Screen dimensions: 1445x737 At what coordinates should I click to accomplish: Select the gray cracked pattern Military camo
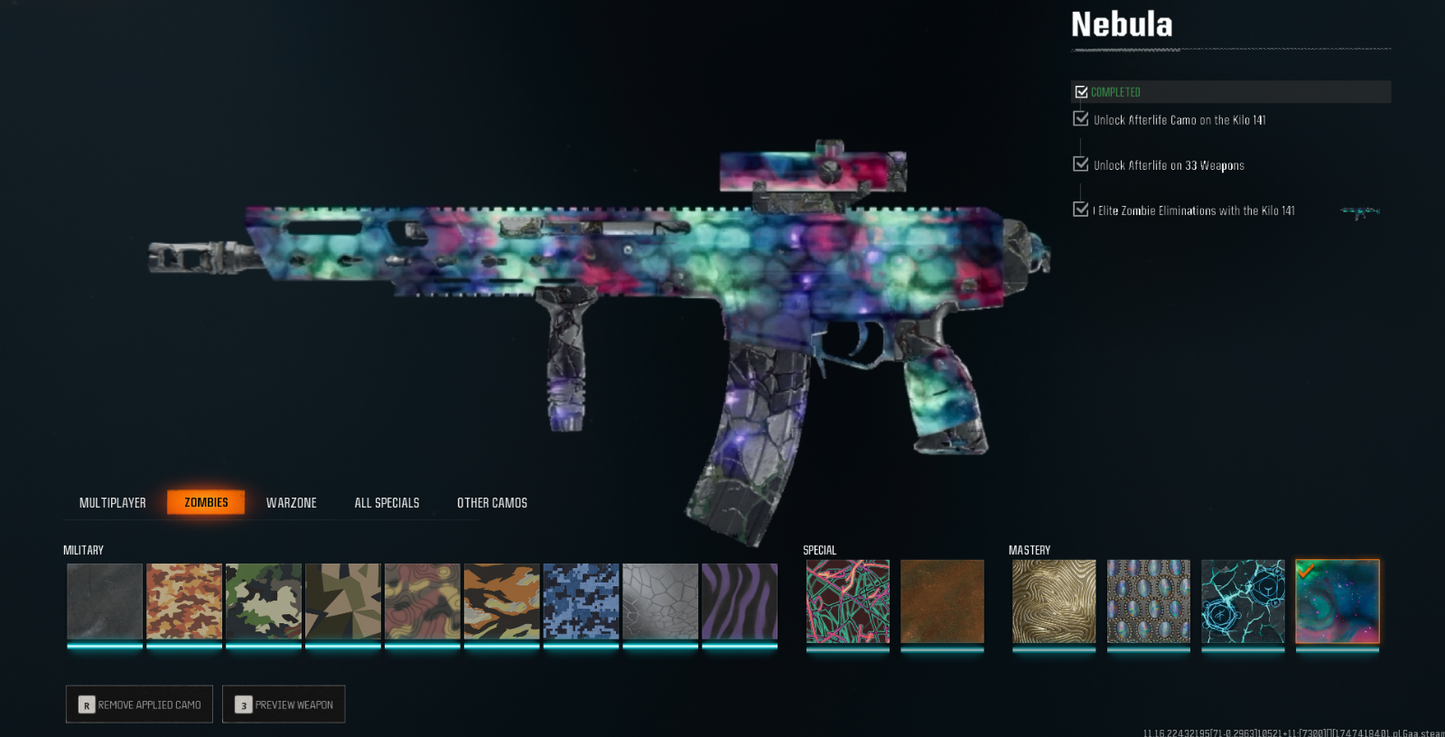(659, 602)
